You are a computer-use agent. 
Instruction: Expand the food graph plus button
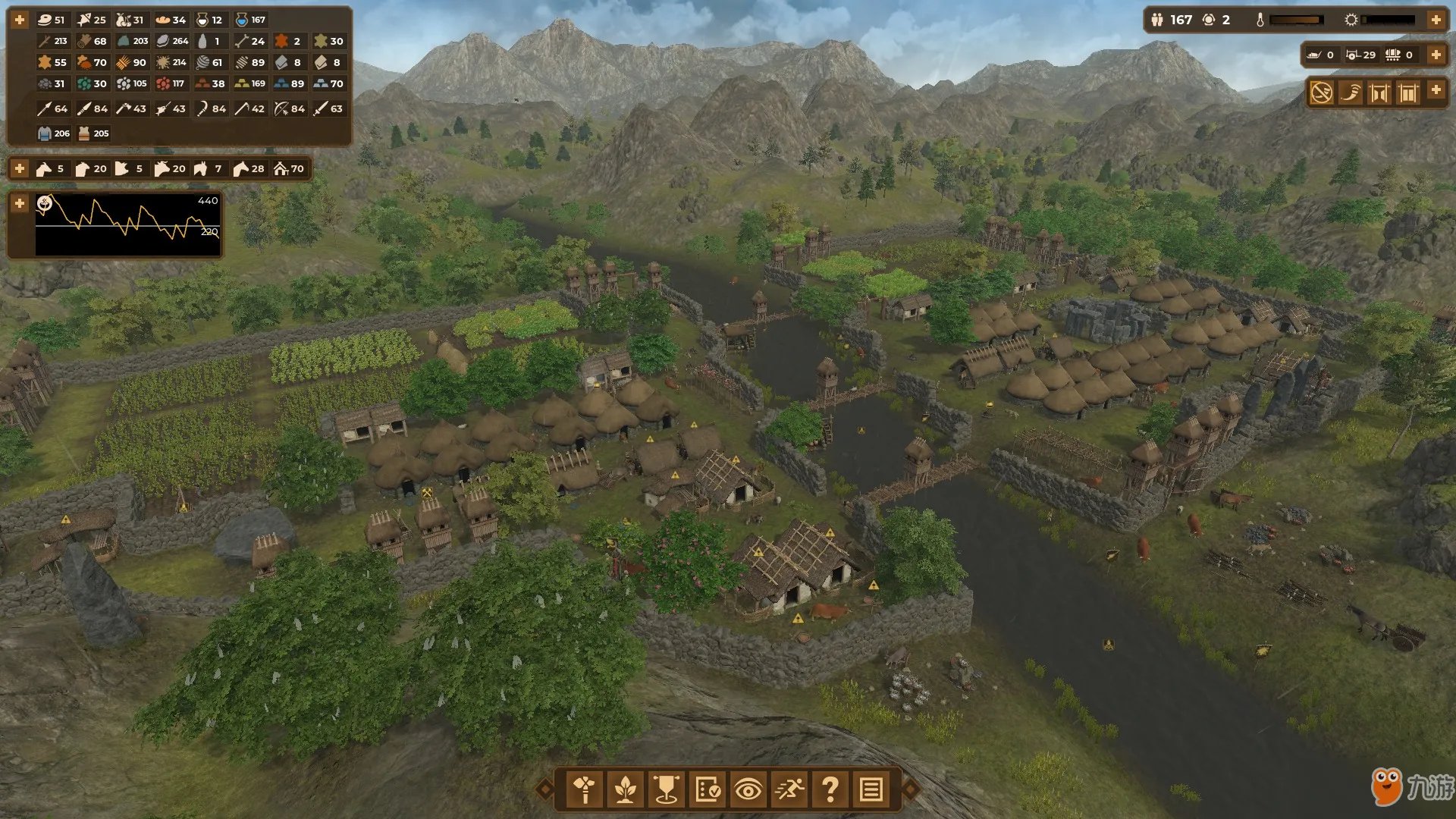pyautogui.click(x=20, y=203)
